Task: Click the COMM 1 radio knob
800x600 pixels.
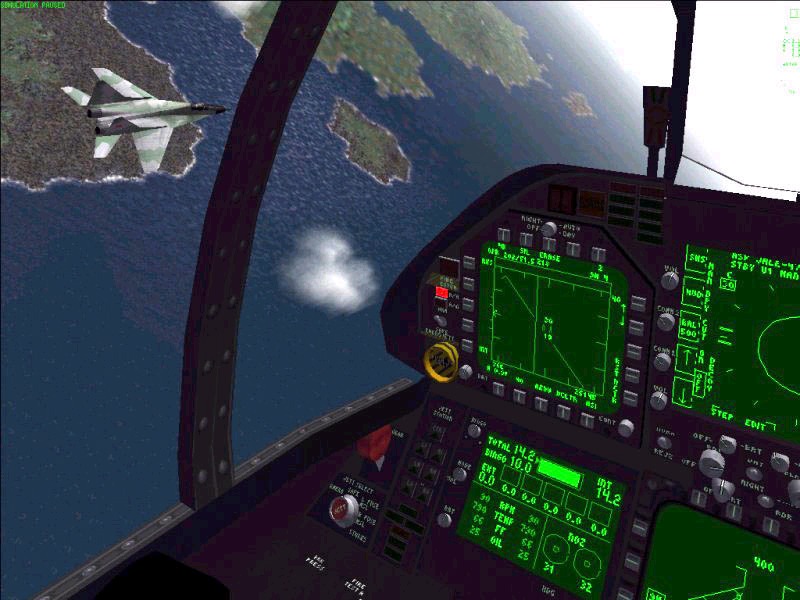Action: pos(667,322)
